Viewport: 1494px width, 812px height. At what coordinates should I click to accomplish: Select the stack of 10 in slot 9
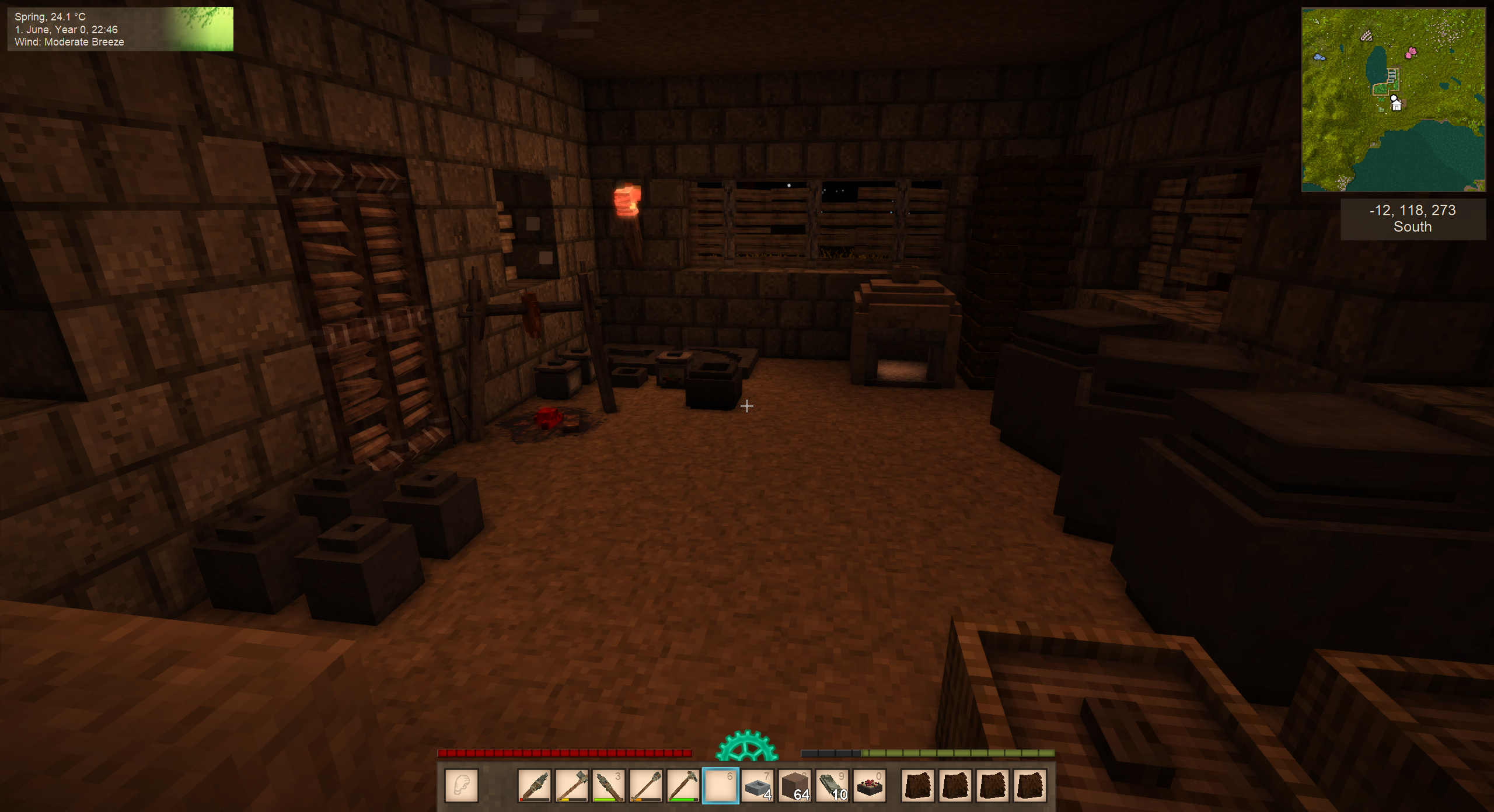tap(832, 785)
